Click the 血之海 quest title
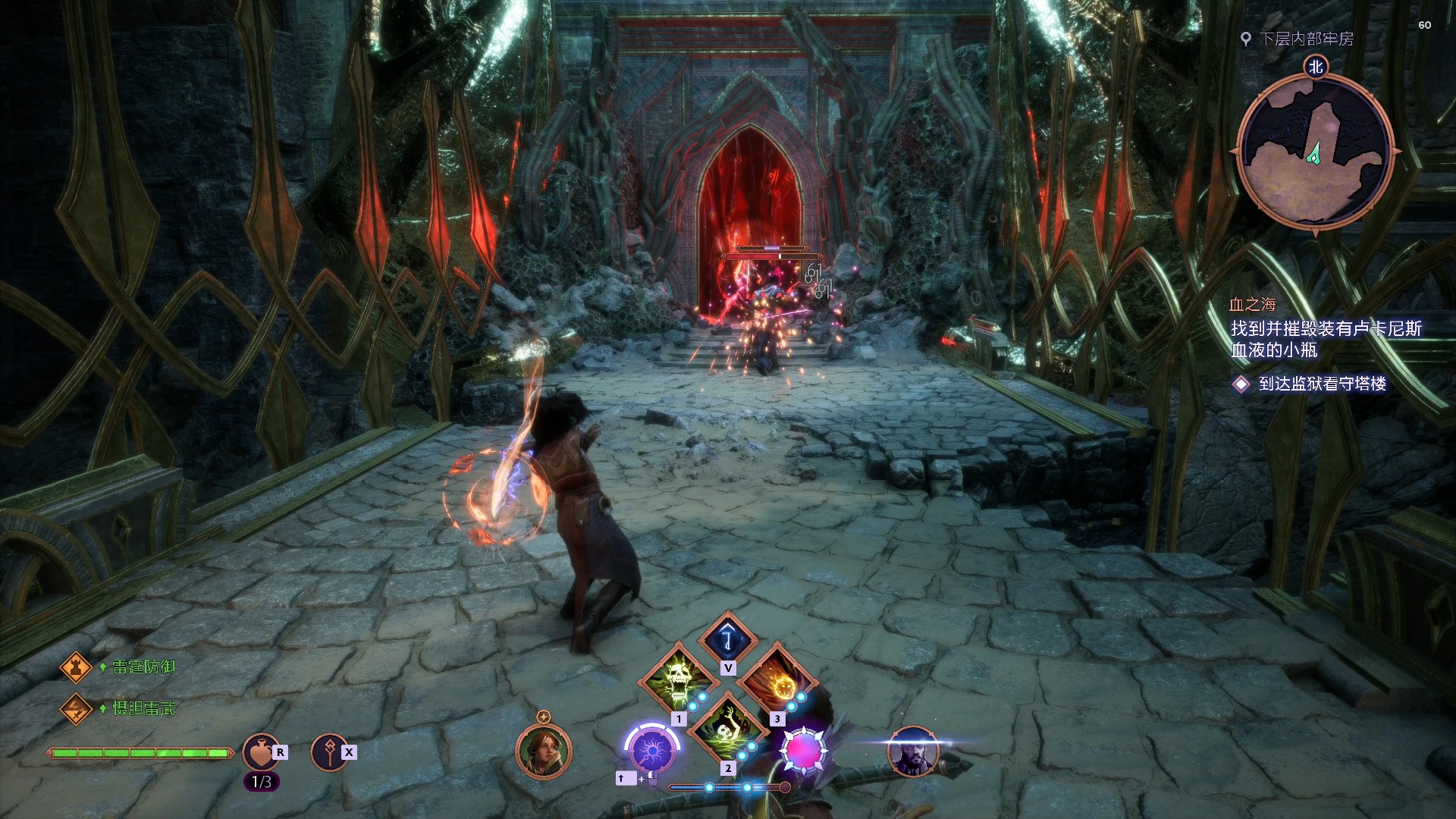This screenshot has width=1456, height=819. coord(1252,305)
